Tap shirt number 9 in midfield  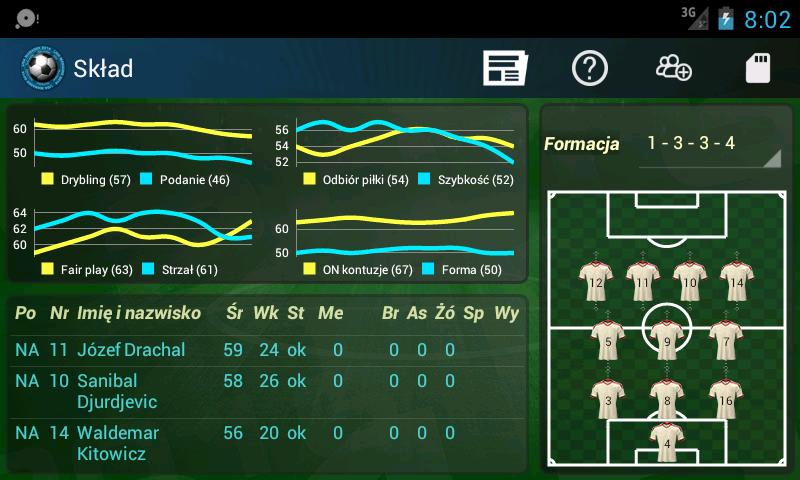pos(666,340)
